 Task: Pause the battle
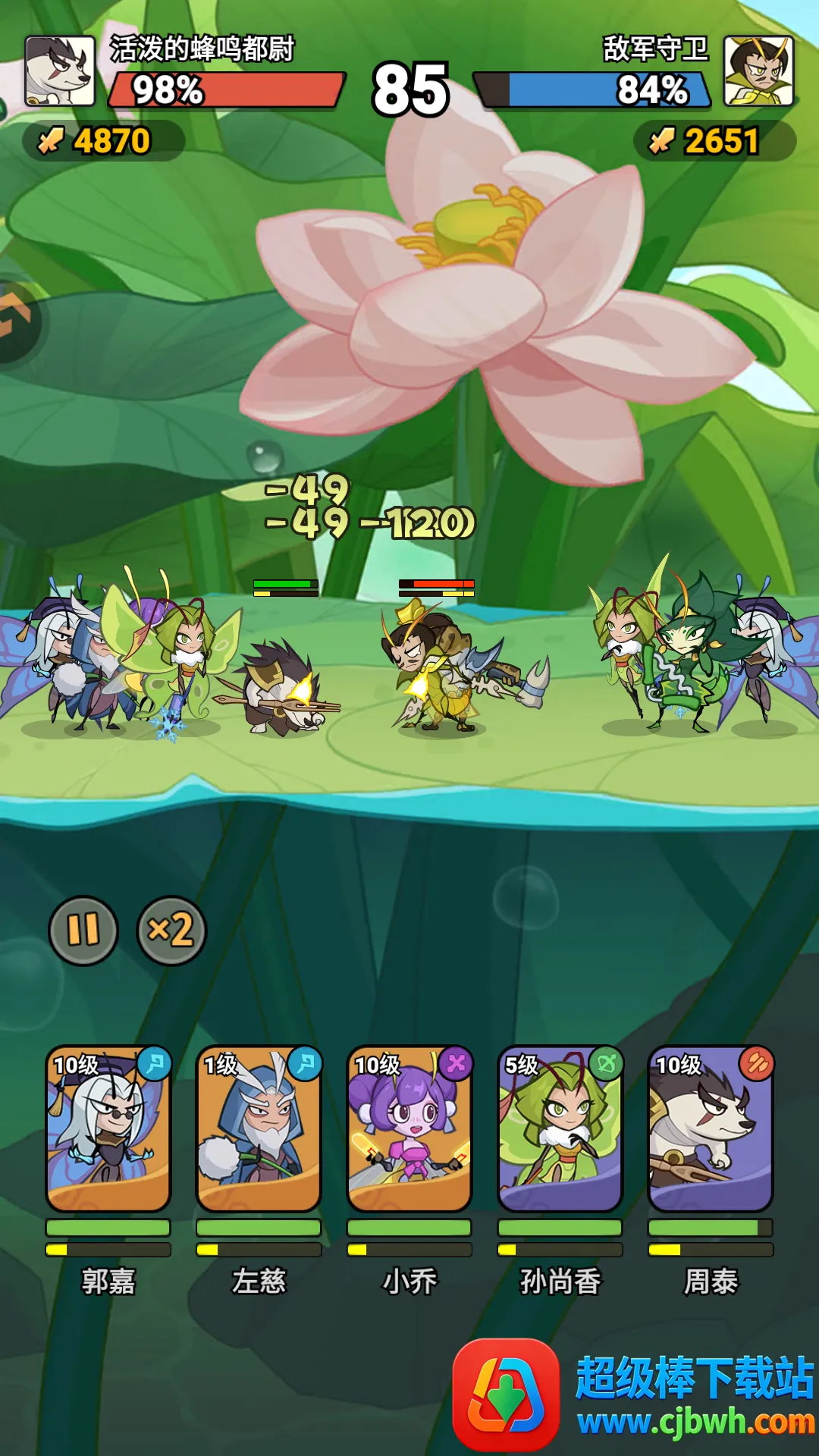83,930
